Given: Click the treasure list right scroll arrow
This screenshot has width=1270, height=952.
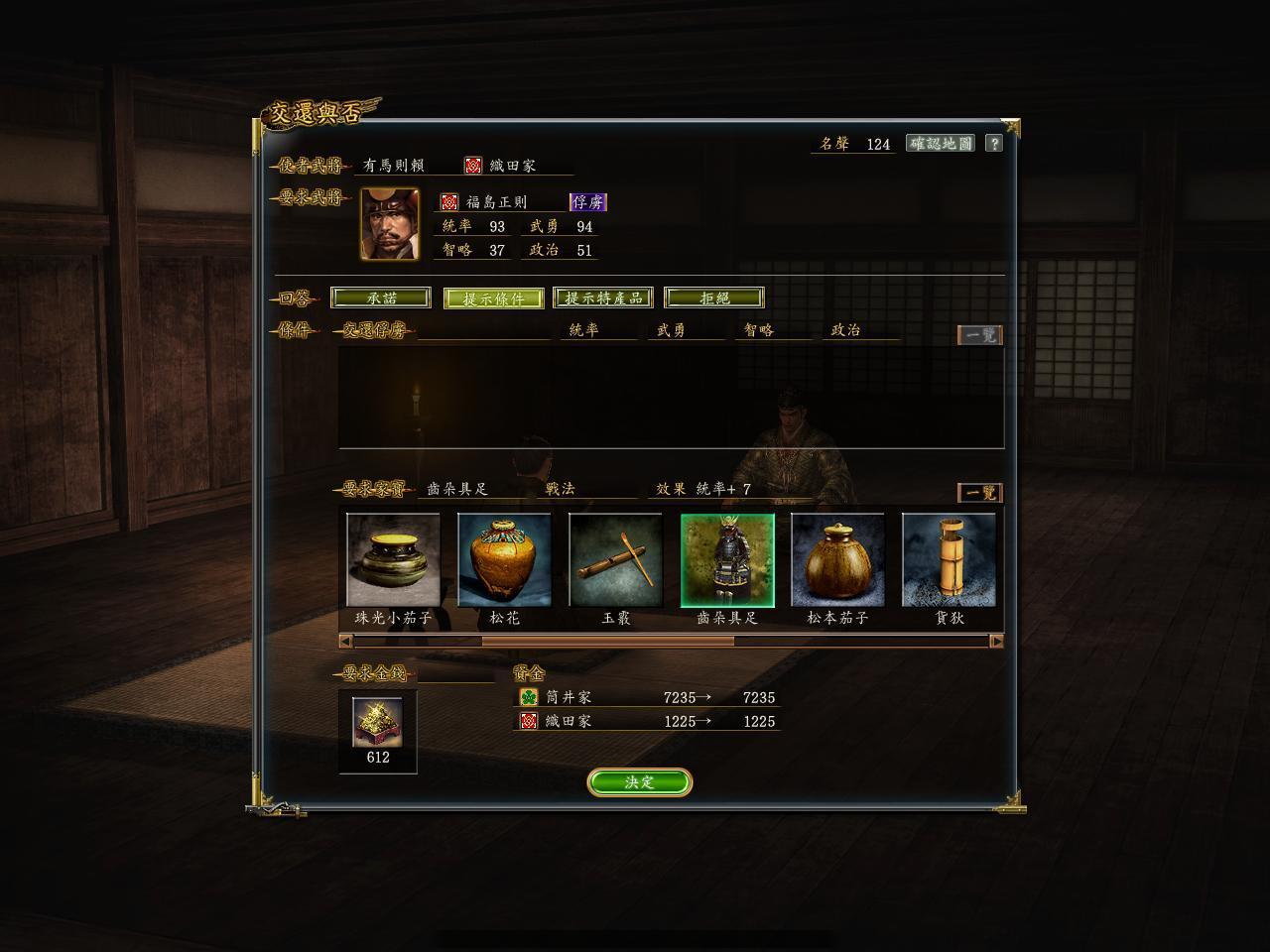Looking at the screenshot, I should coord(996,642).
